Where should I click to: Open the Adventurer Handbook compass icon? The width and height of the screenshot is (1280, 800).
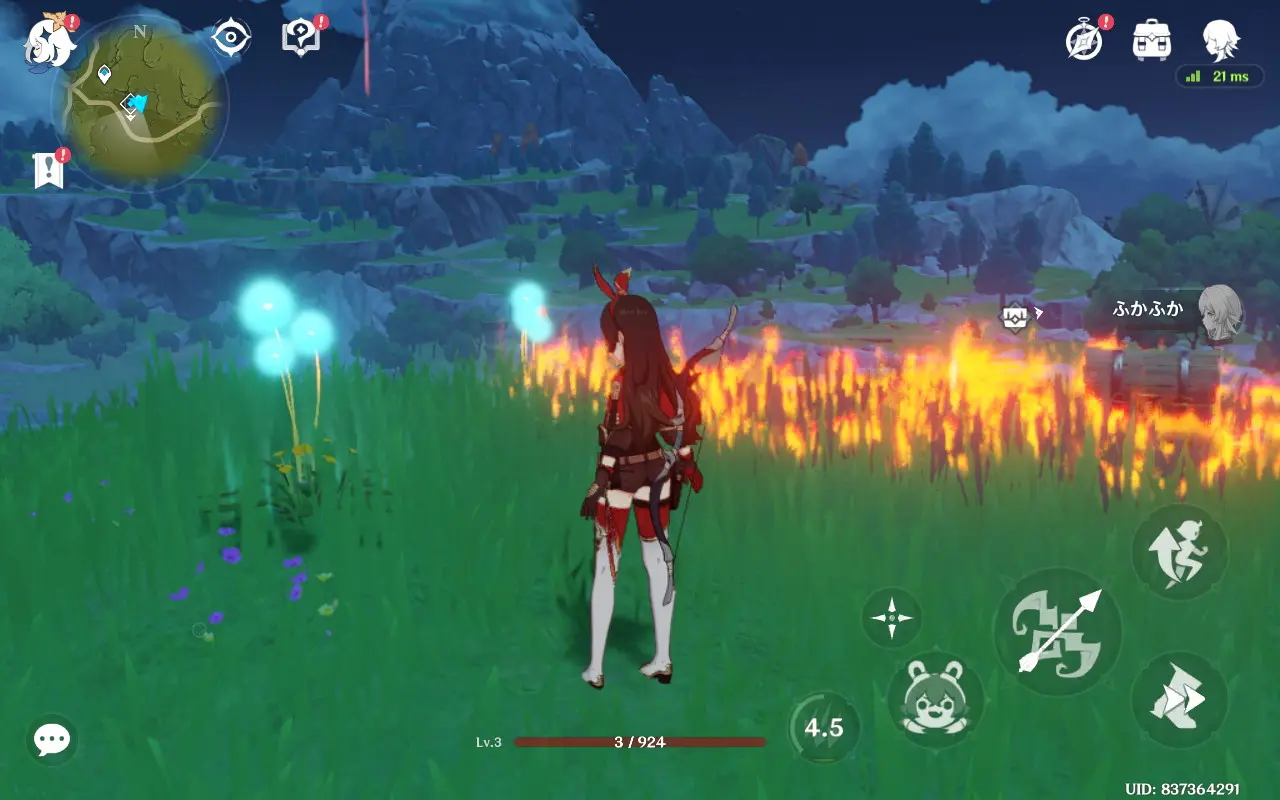click(1085, 41)
